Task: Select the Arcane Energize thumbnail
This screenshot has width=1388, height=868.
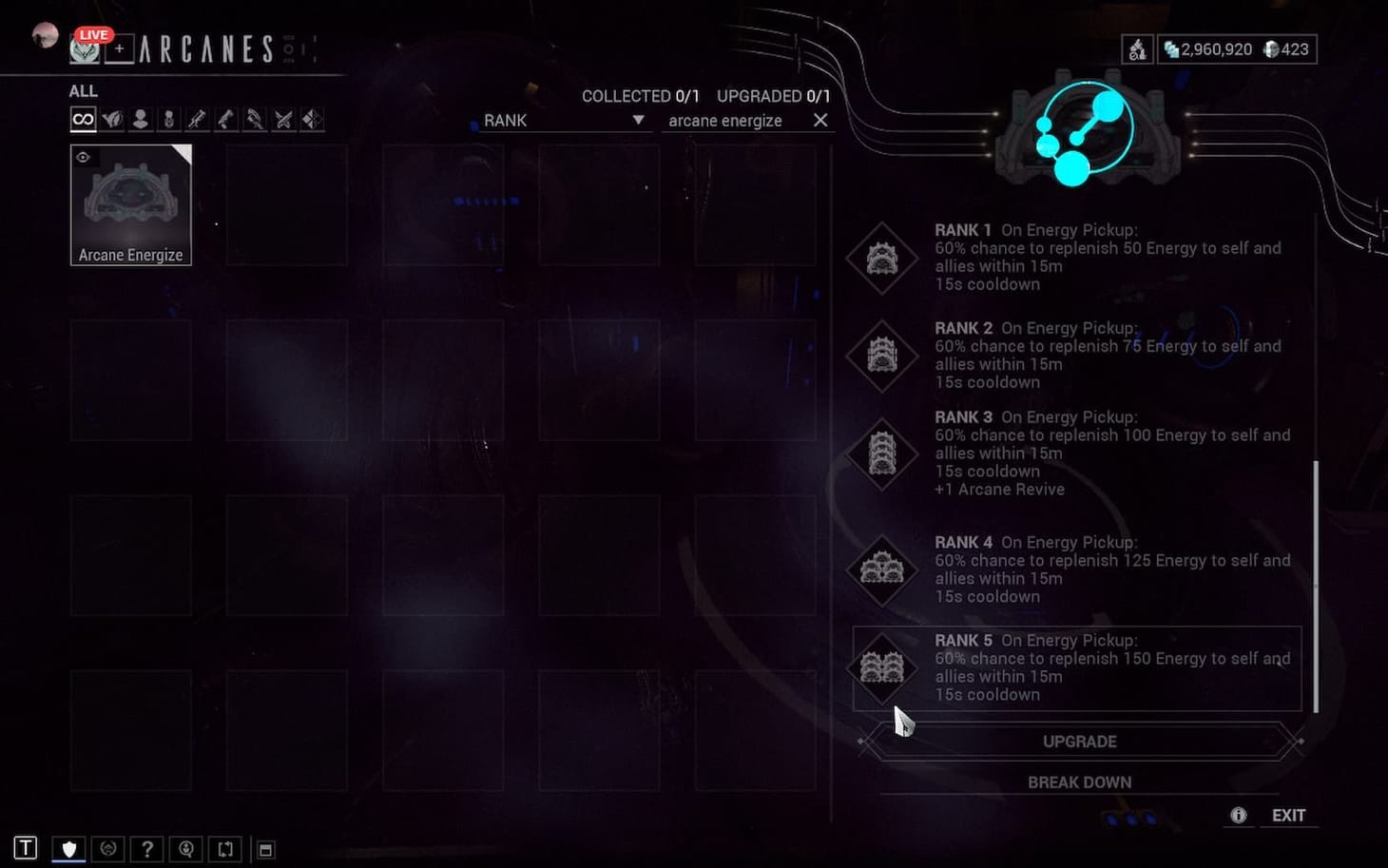Action: [x=131, y=200]
